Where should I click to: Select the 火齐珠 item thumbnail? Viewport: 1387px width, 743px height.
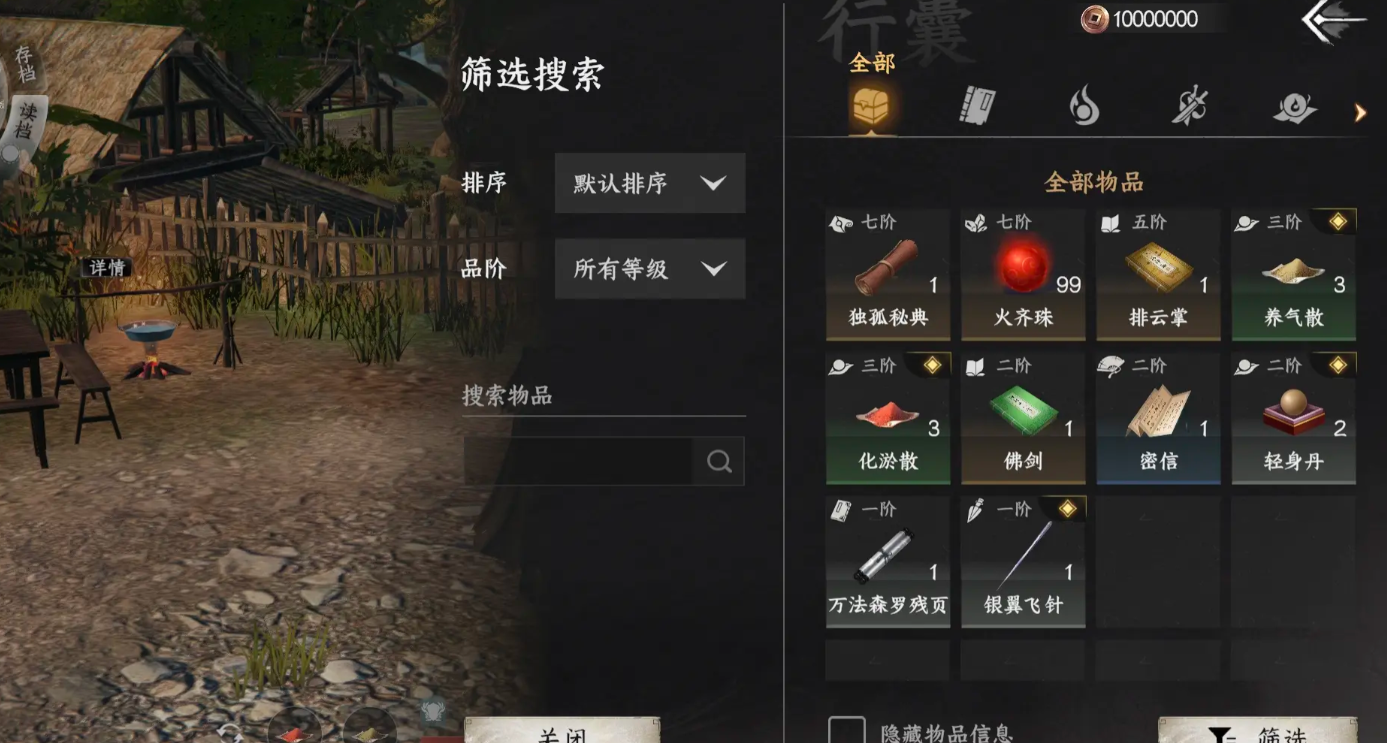coord(1022,265)
